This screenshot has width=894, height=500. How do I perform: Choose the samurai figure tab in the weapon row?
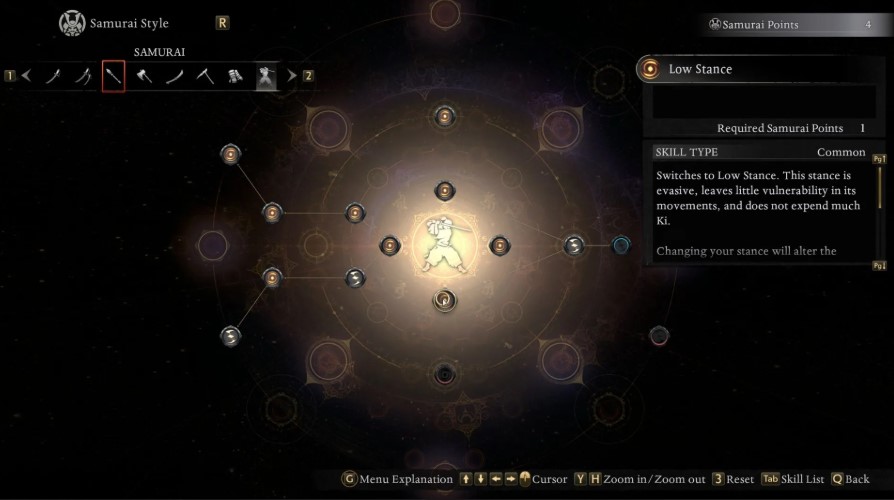click(267, 75)
